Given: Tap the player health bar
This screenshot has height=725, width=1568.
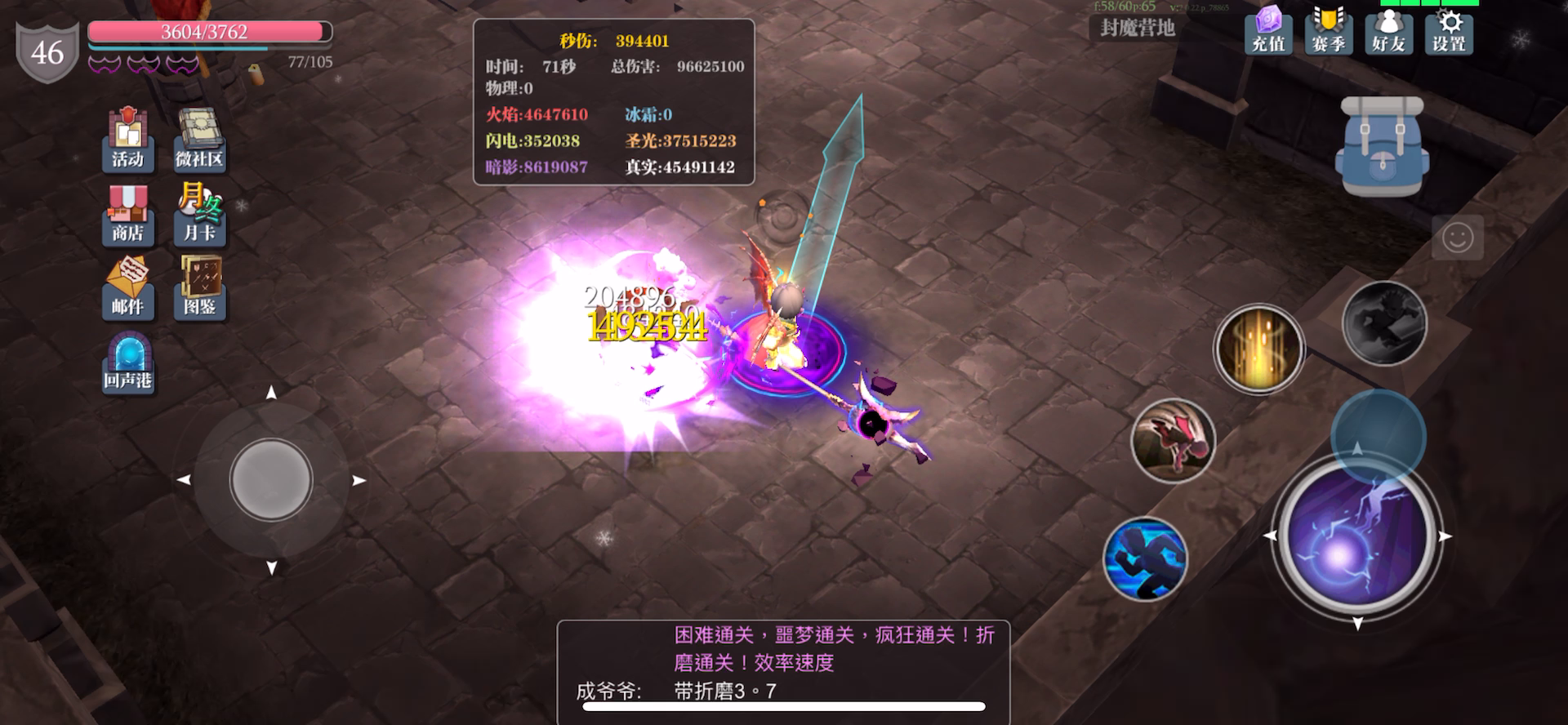Looking at the screenshot, I should tap(208, 29).
